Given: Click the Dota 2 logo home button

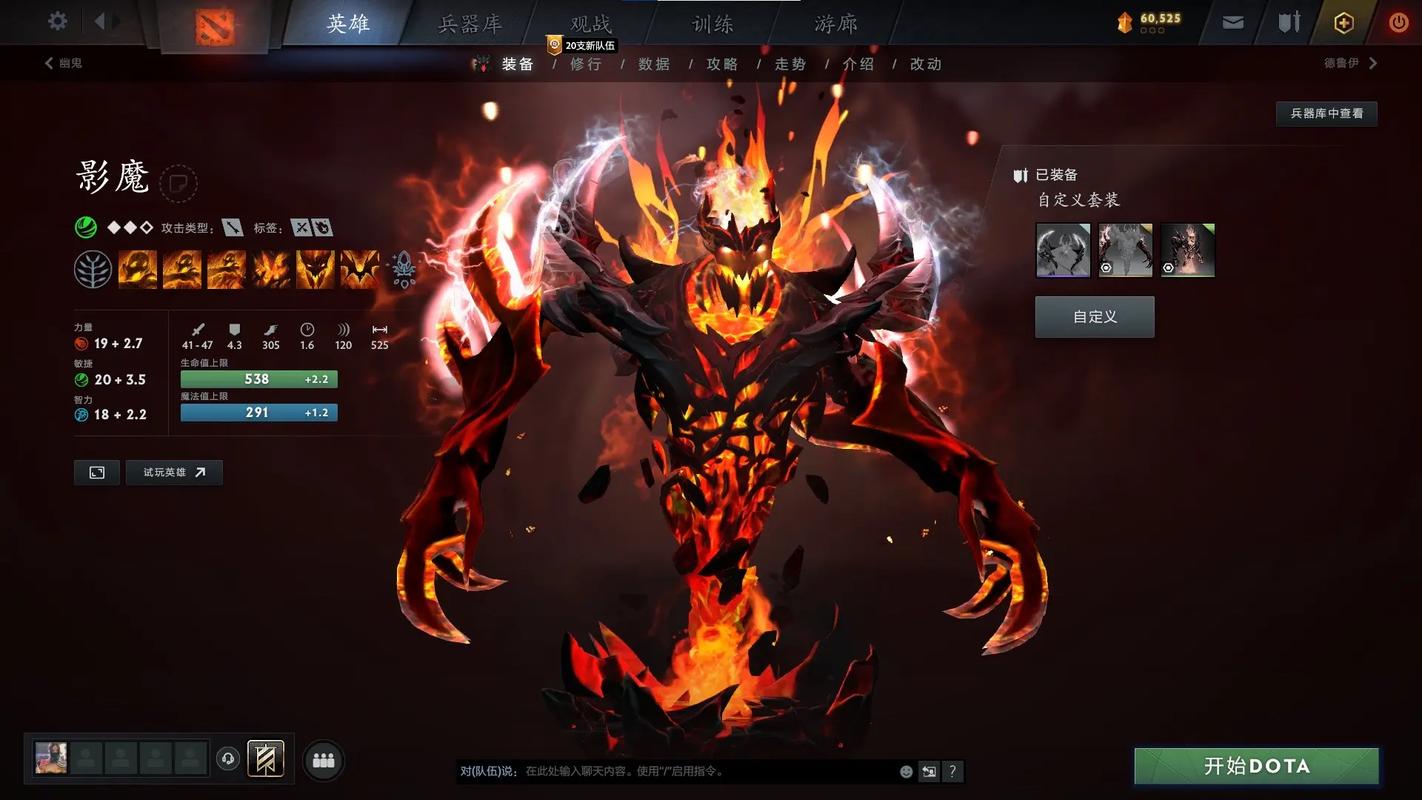Looking at the screenshot, I should pyautogui.click(x=214, y=25).
